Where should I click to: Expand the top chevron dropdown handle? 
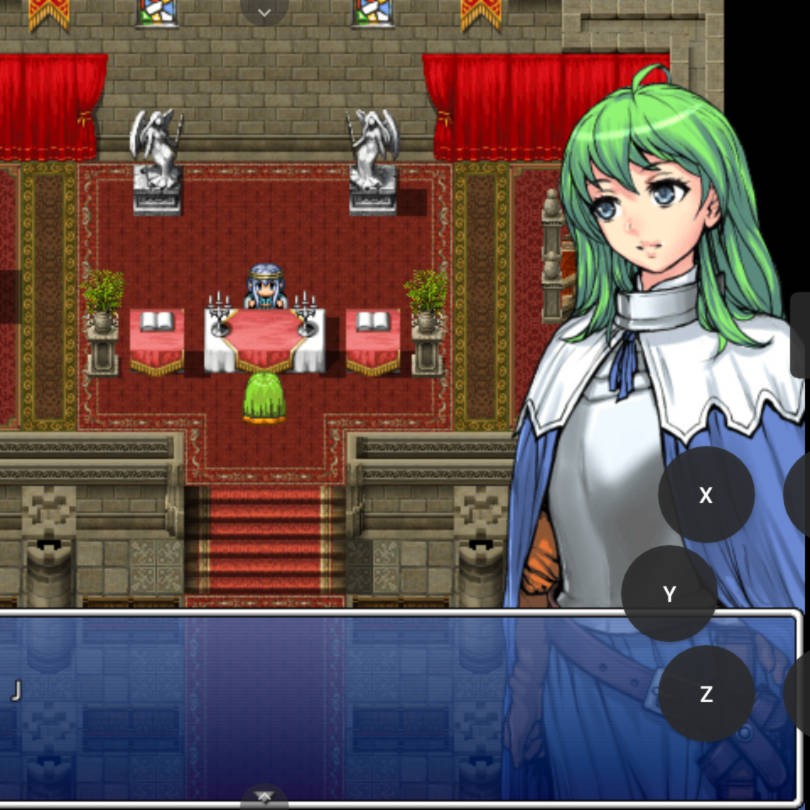(265, 12)
